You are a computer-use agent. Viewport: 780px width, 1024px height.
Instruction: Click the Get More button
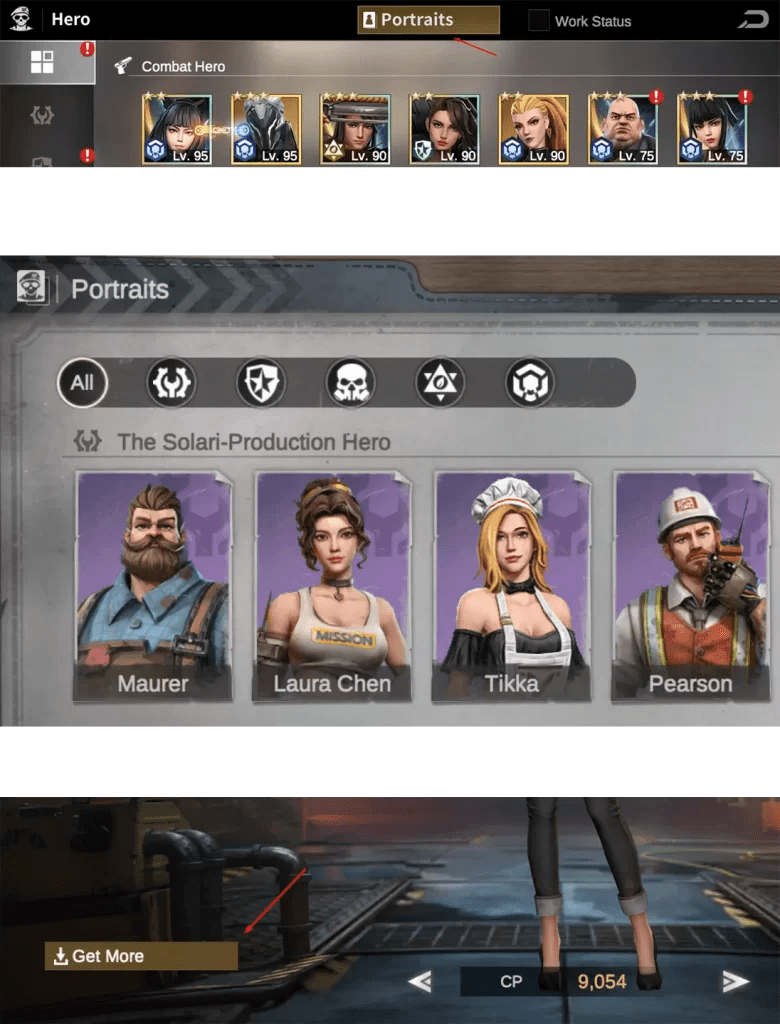pyautogui.click(x=141, y=956)
